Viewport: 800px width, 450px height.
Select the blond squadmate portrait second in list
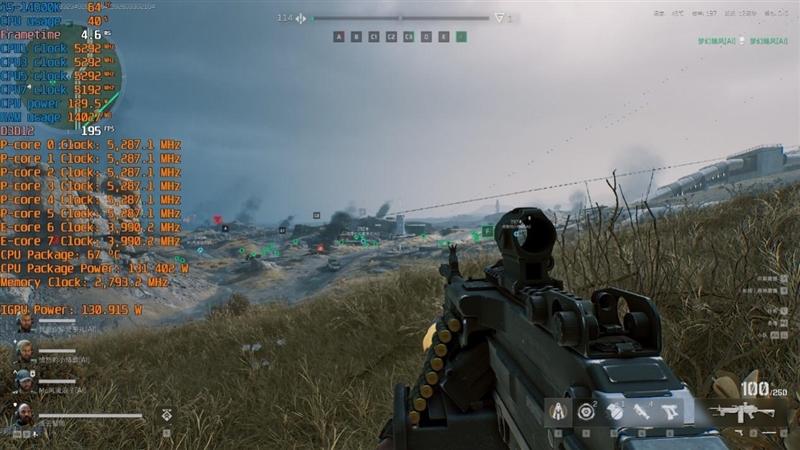point(24,352)
